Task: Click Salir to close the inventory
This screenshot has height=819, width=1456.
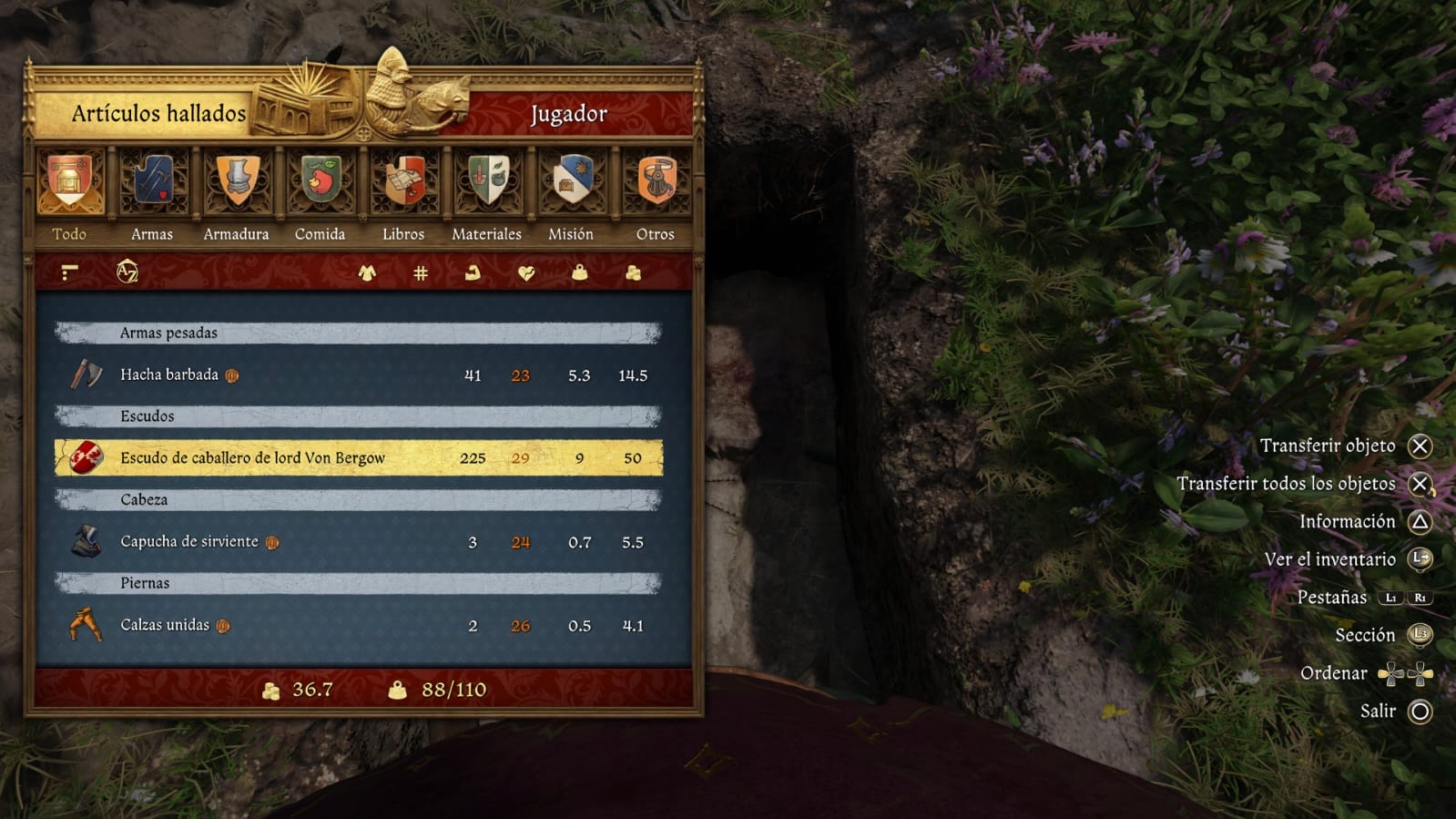Action: coord(1379,709)
